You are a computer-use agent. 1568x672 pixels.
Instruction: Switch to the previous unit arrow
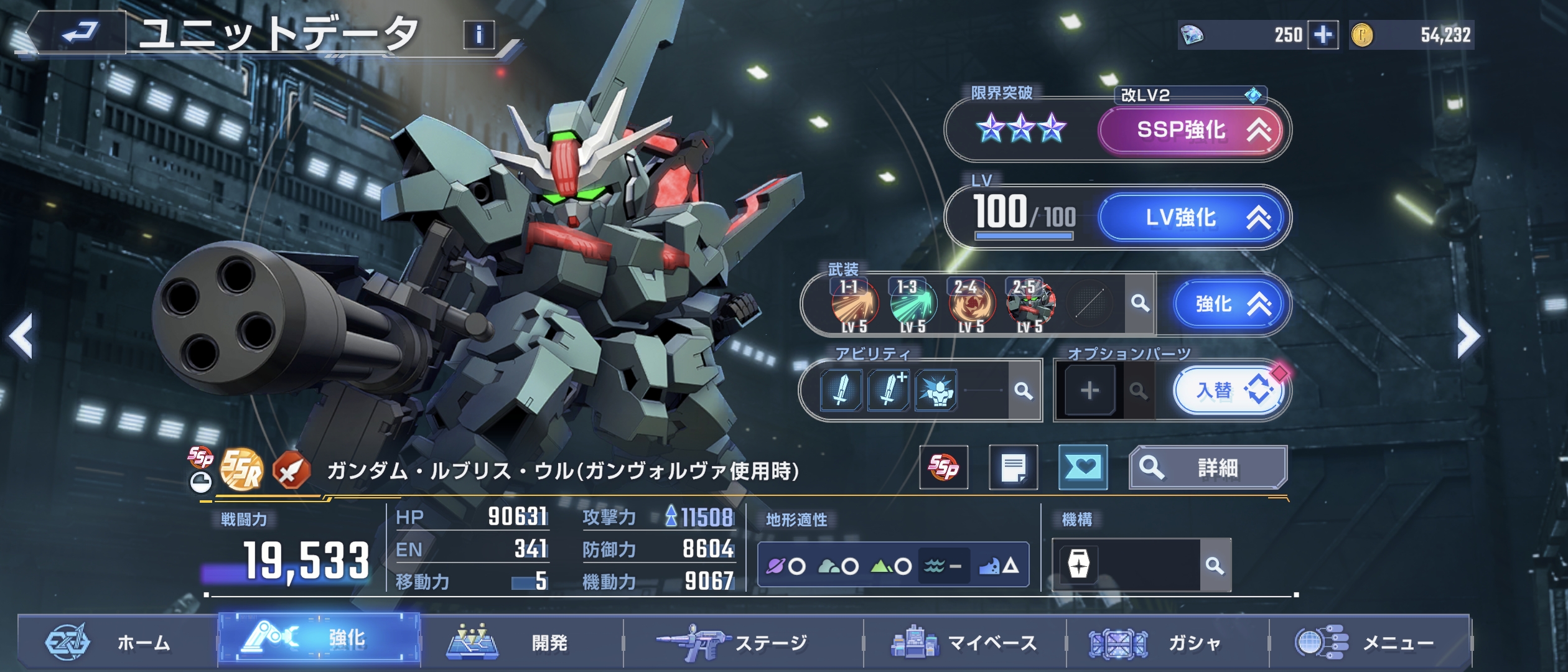(x=22, y=337)
